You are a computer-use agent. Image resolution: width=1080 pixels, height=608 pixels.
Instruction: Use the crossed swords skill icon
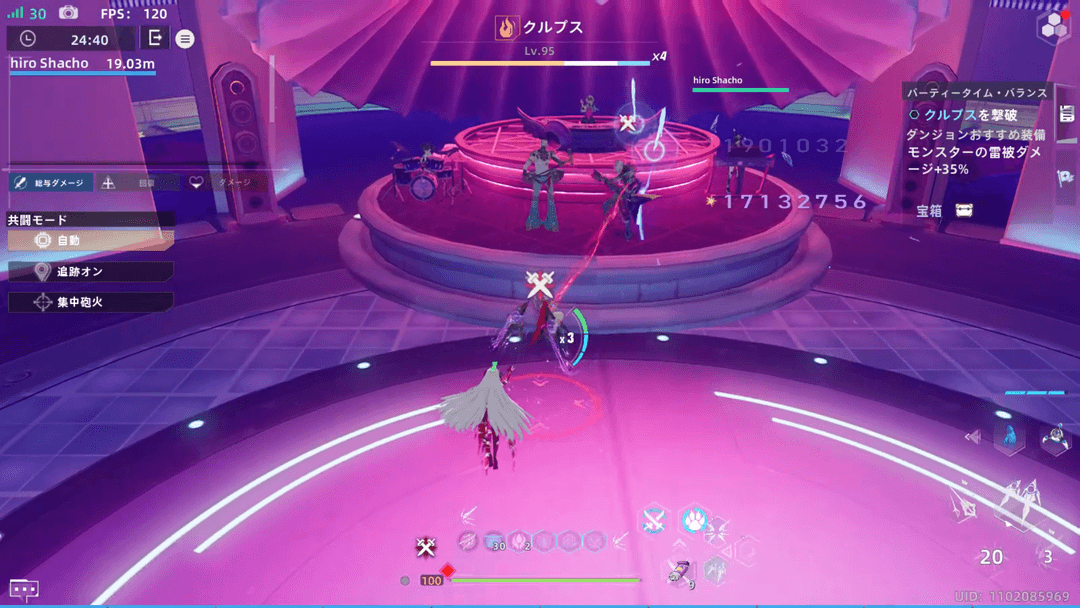[x=654, y=519]
